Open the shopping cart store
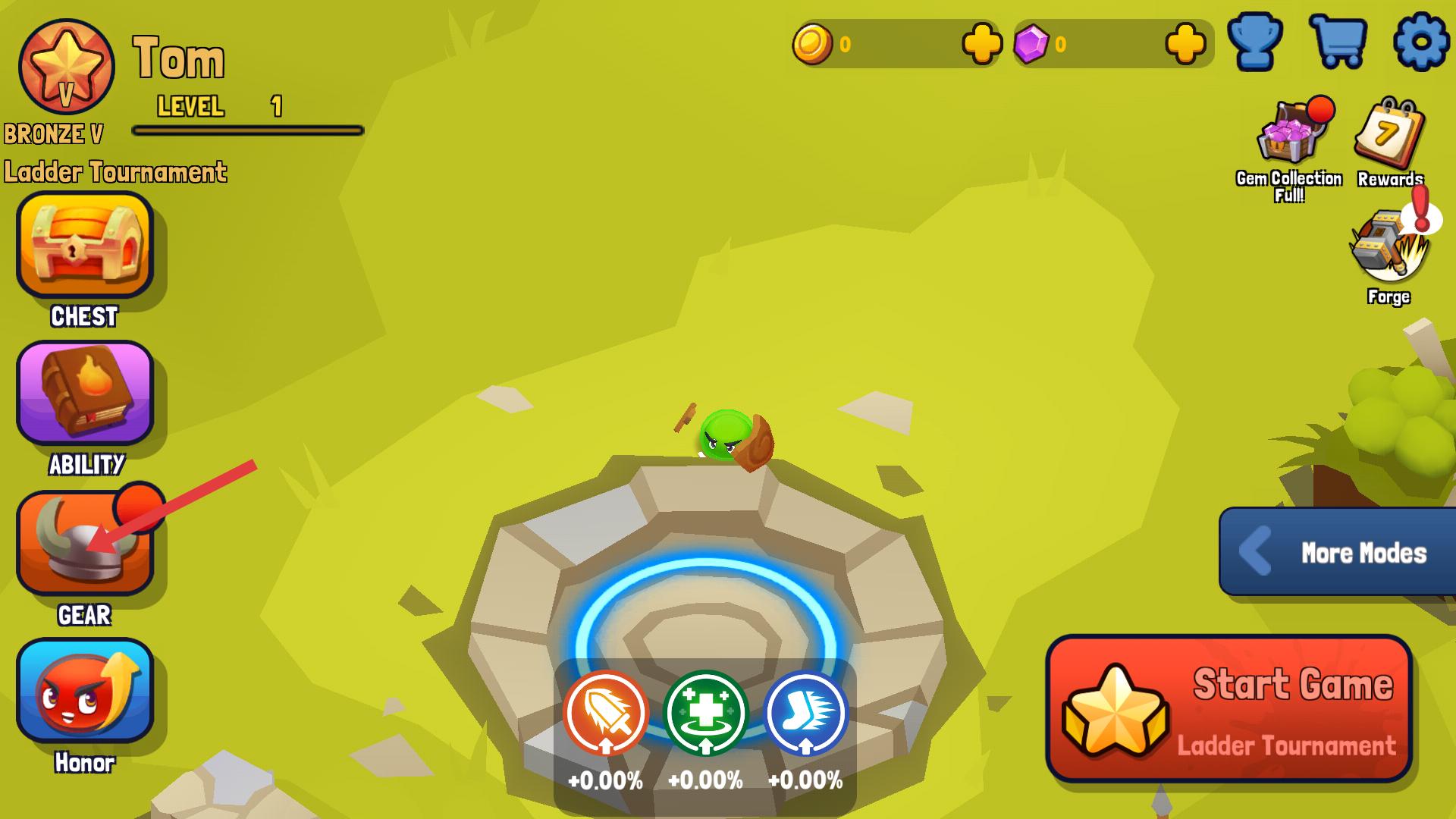Image resolution: width=1456 pixels, height=819 pixels. (1338, 42)
